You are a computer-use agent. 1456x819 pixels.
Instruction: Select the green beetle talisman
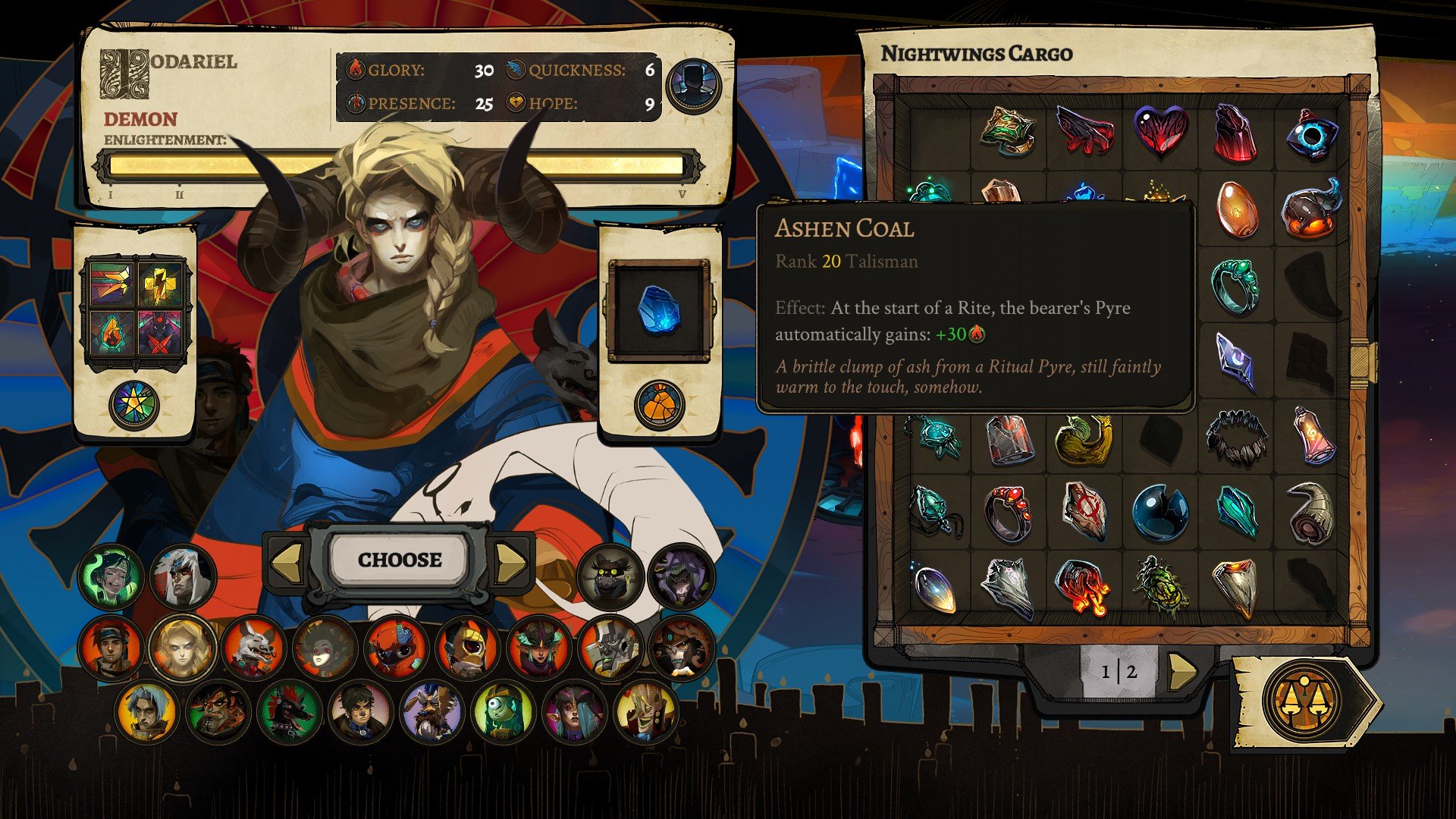coord(1159,586)
